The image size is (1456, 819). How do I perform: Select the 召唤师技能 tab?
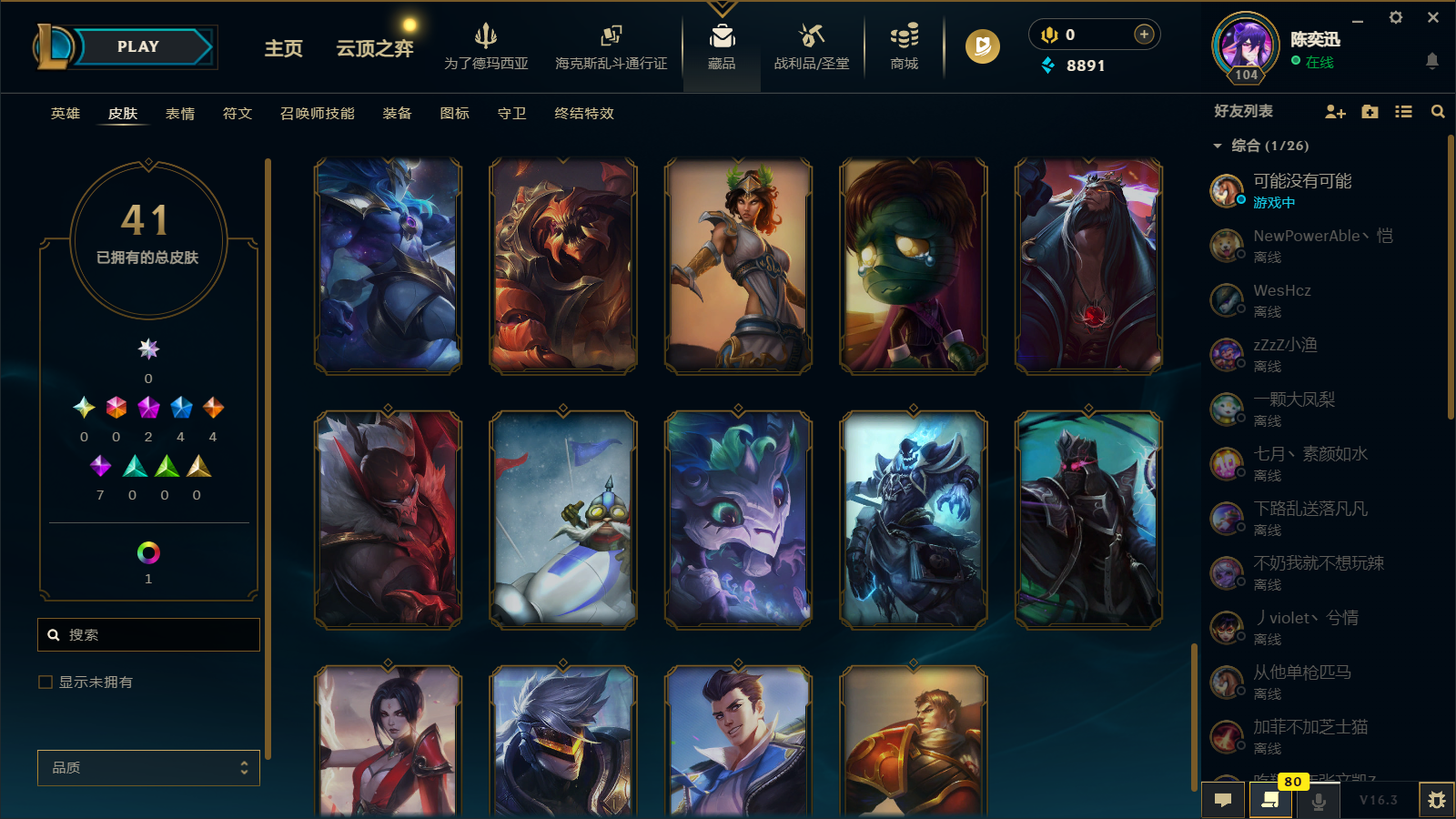tap(318, 114)
